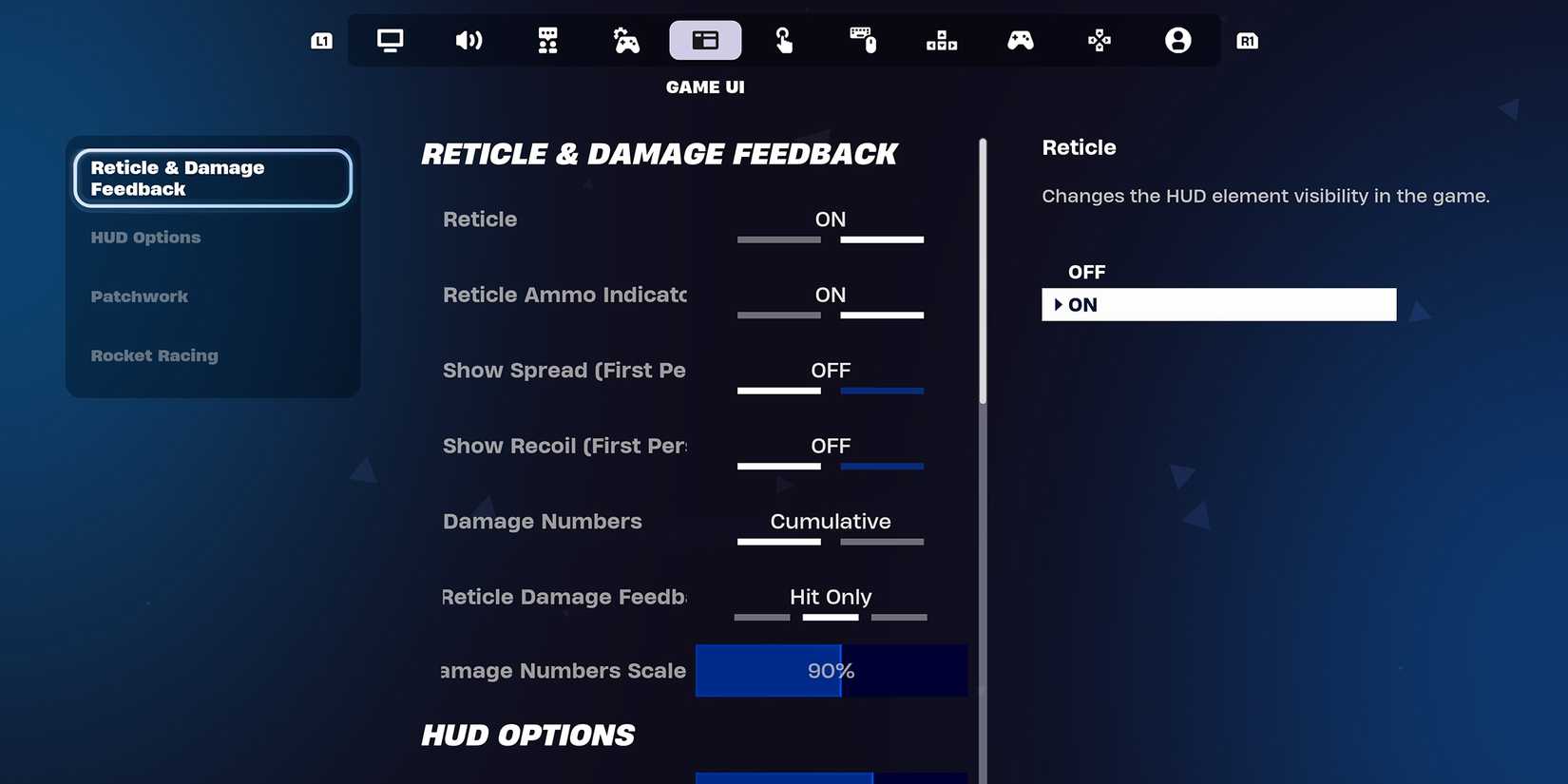Open Game settings via controller-gear icon
This screenshot has height=784, width=1568.
[x=626, y=40]
